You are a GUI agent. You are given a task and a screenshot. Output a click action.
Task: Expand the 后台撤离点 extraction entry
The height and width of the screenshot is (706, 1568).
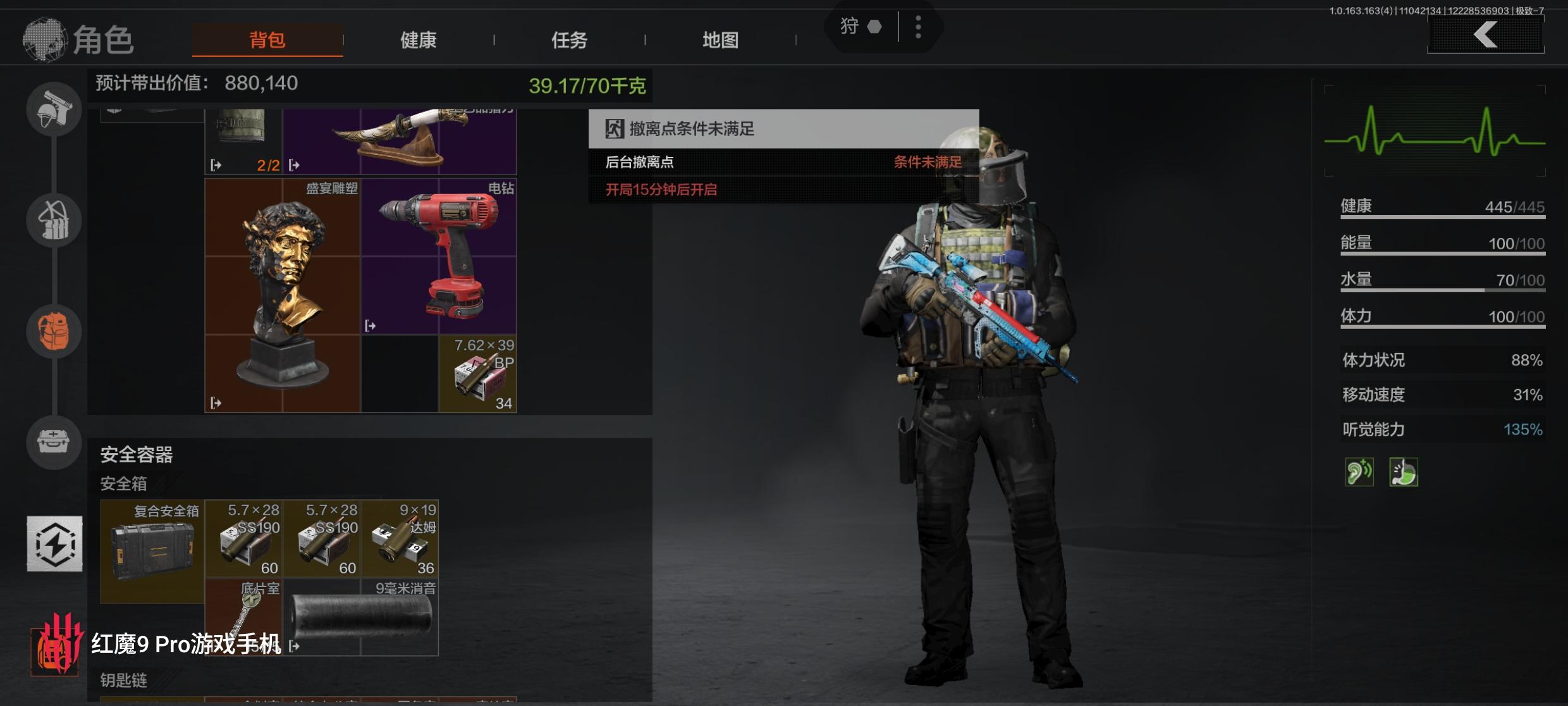[639, 163]
